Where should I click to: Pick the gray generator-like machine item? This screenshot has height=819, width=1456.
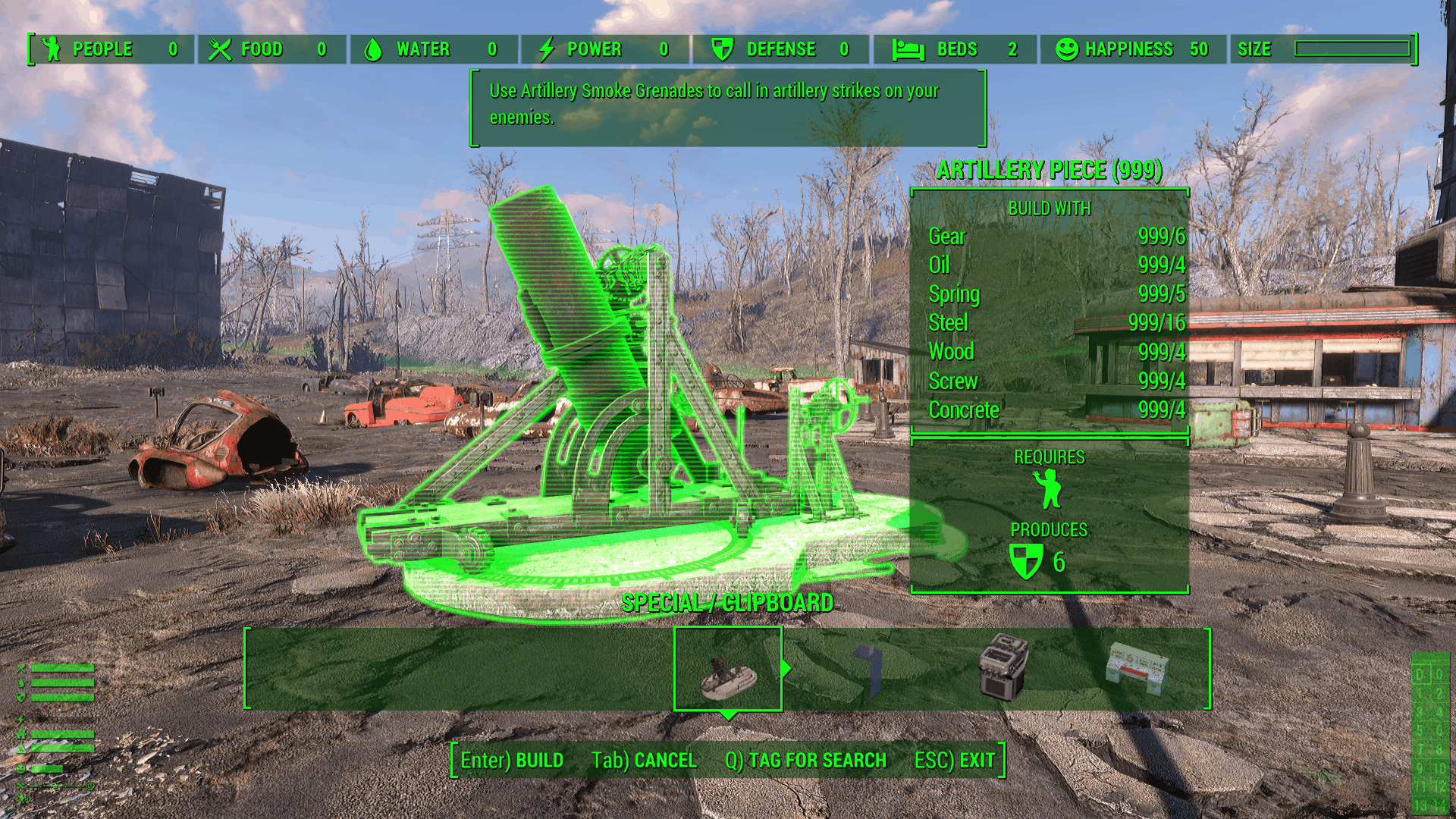(x=1003, y=667)
